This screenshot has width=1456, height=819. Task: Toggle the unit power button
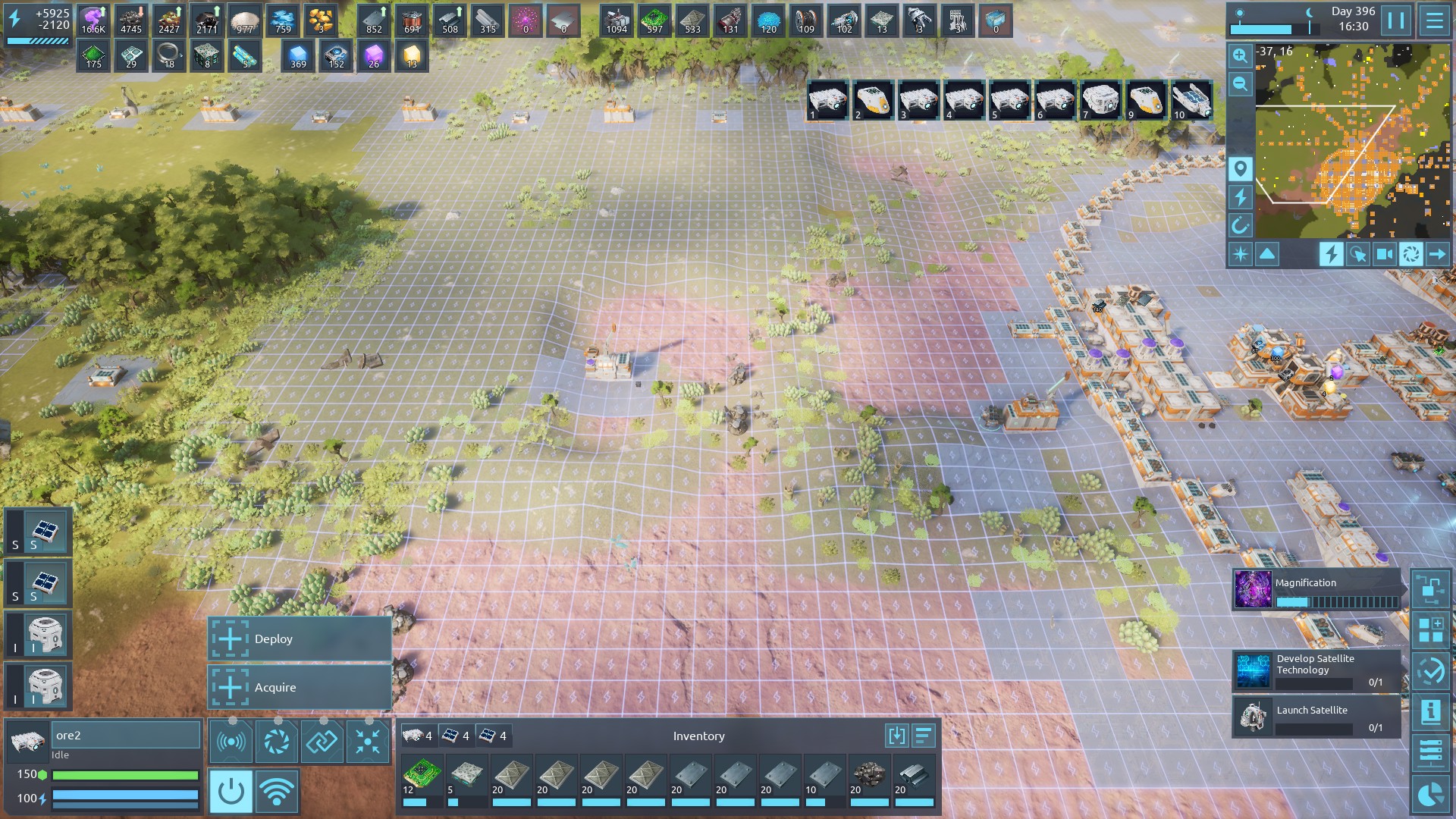(x=231, y=792)
